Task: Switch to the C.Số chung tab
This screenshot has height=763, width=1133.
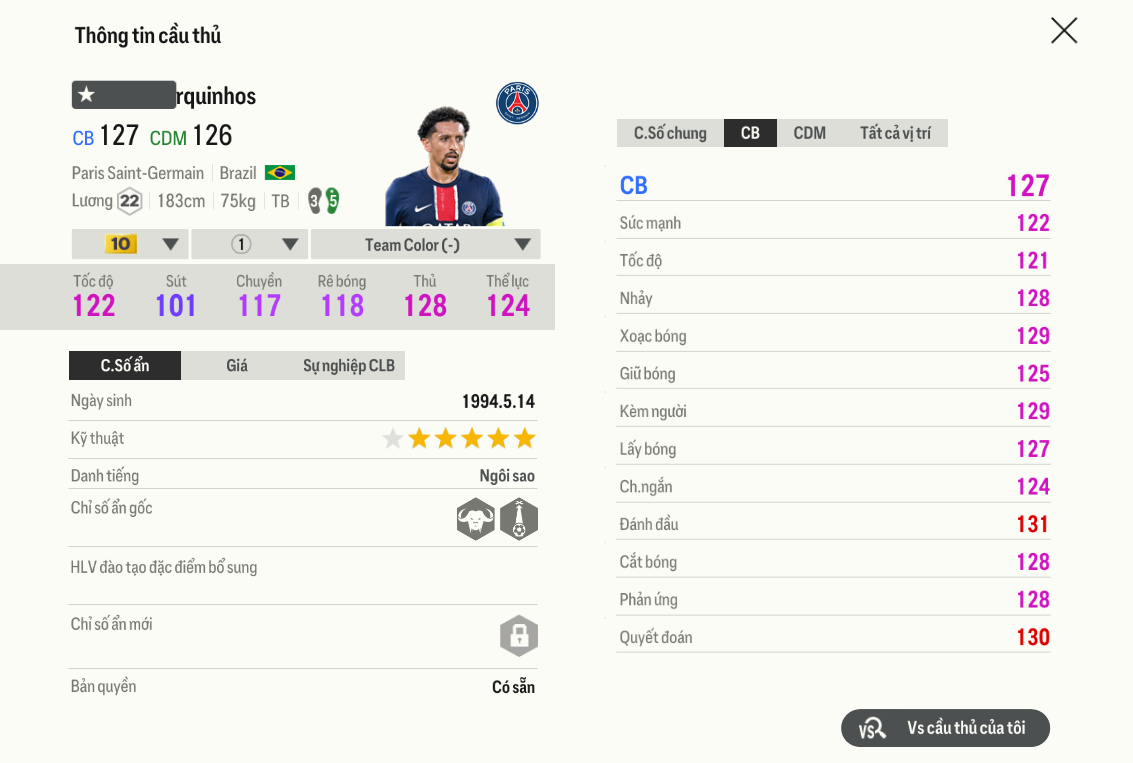Action: pos(670,133)
